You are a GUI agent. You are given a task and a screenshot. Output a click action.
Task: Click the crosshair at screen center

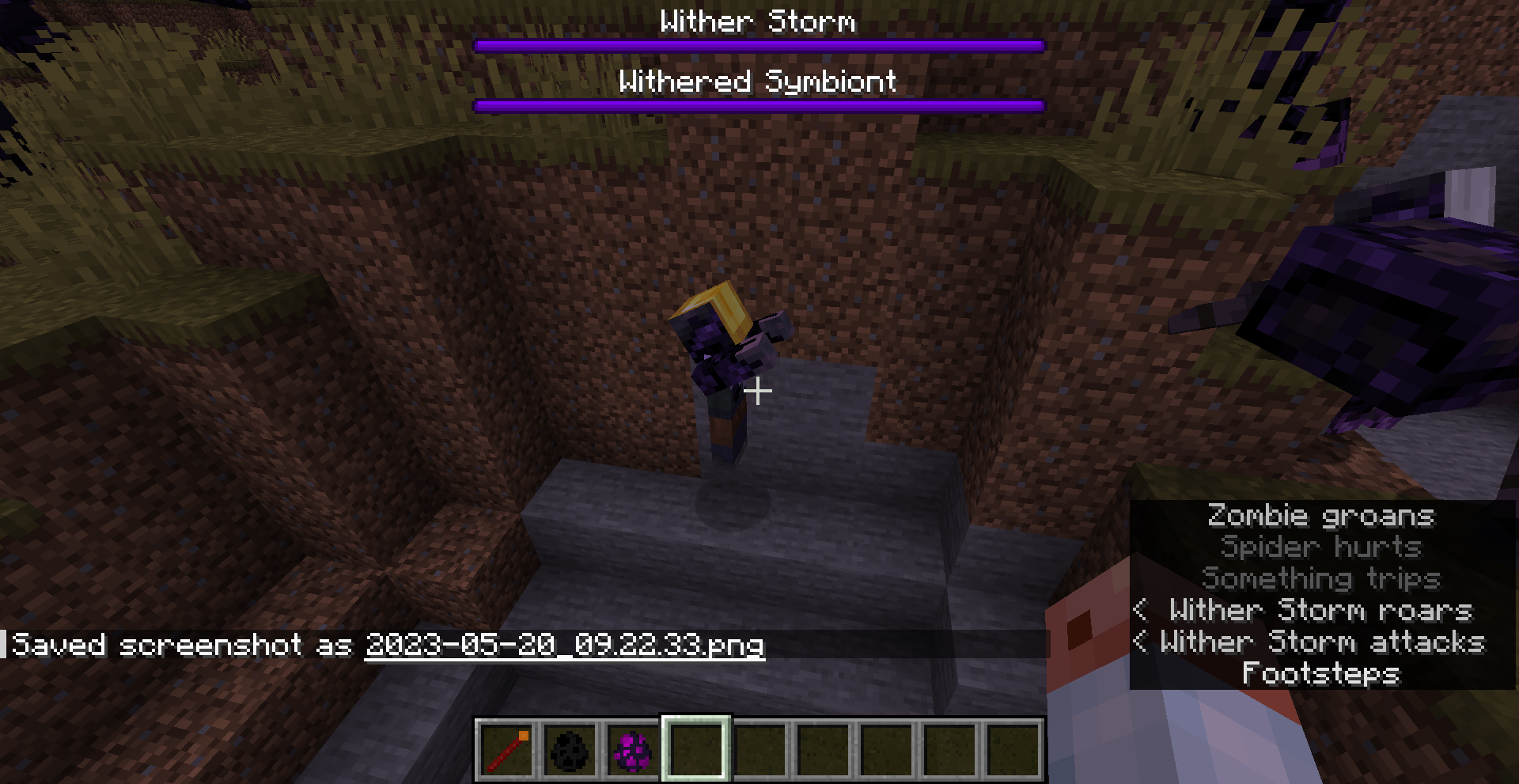(x=759, y=390)
